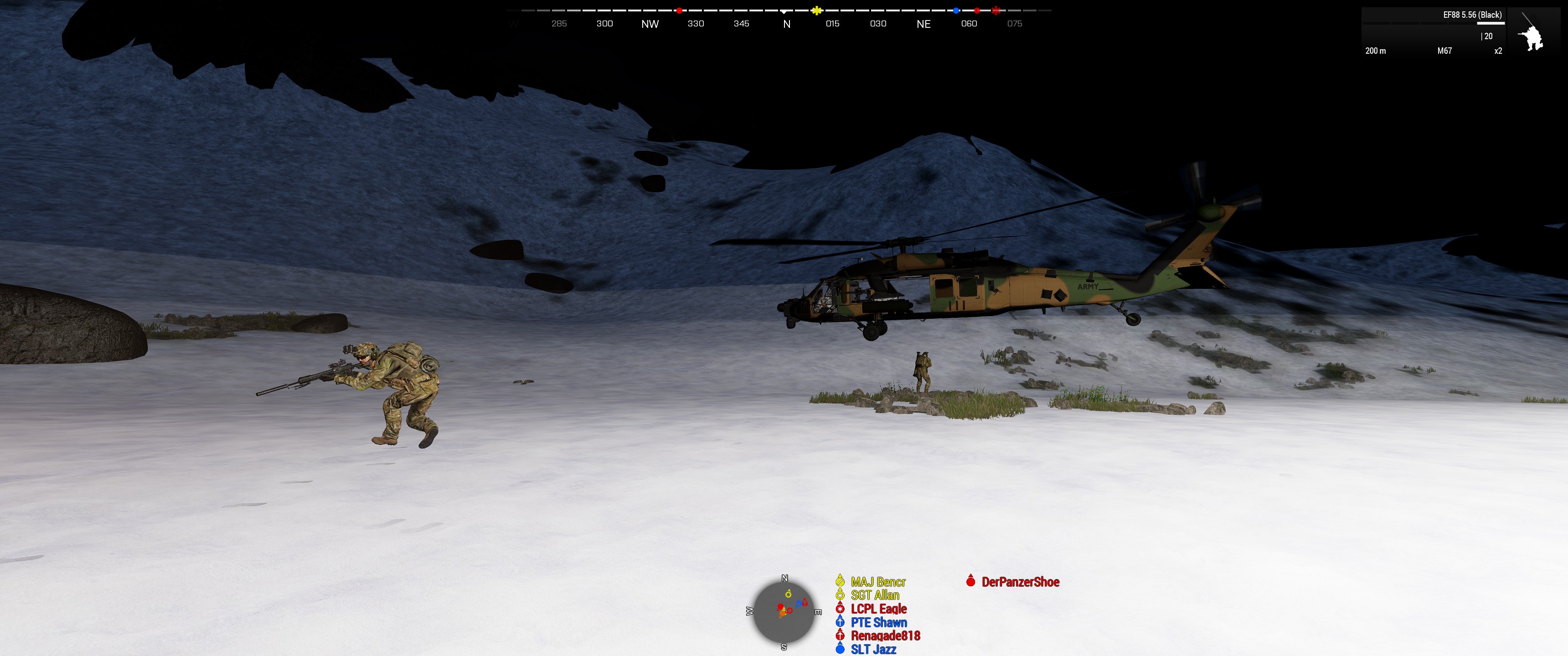1568x656 pixels.
Task: Click the ammo count showing 20
Action: point(1488,36)
